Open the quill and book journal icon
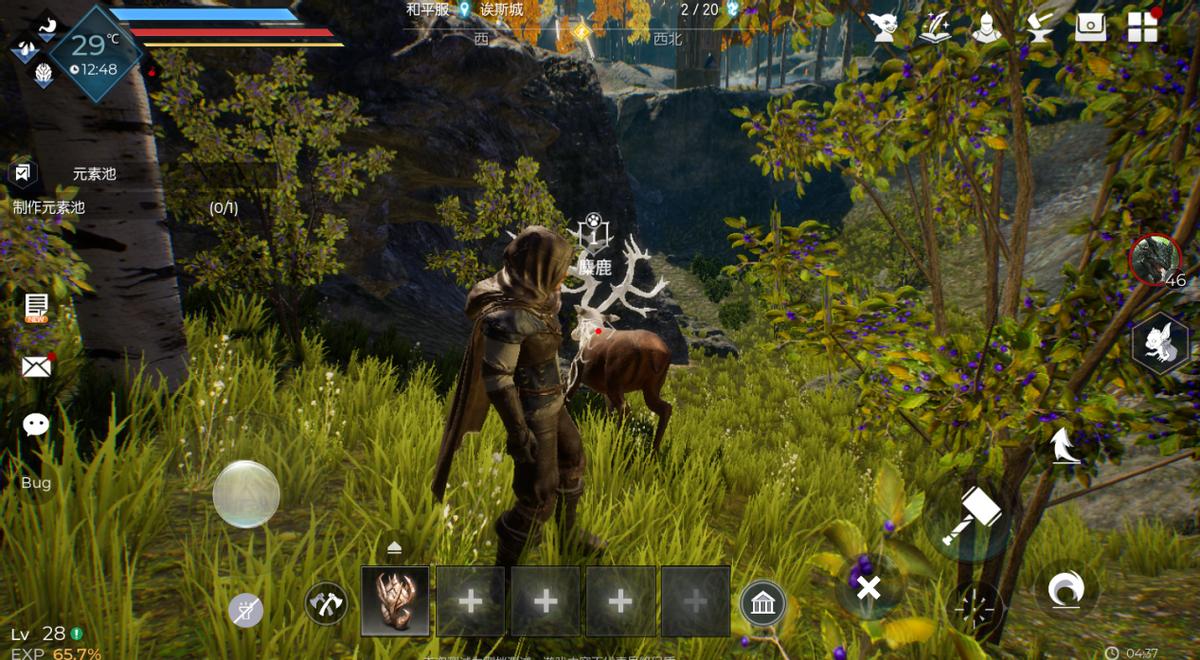 click(935, 27)
